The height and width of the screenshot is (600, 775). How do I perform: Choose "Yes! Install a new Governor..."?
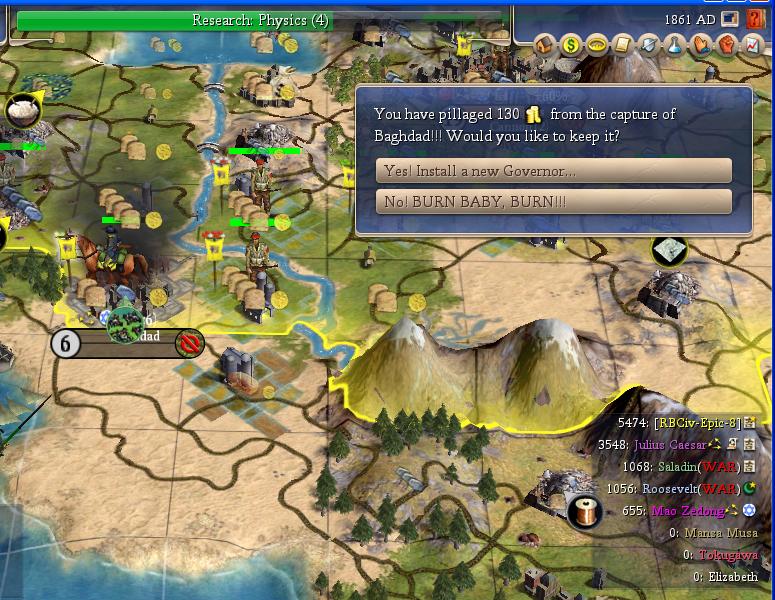click(553, 171)
